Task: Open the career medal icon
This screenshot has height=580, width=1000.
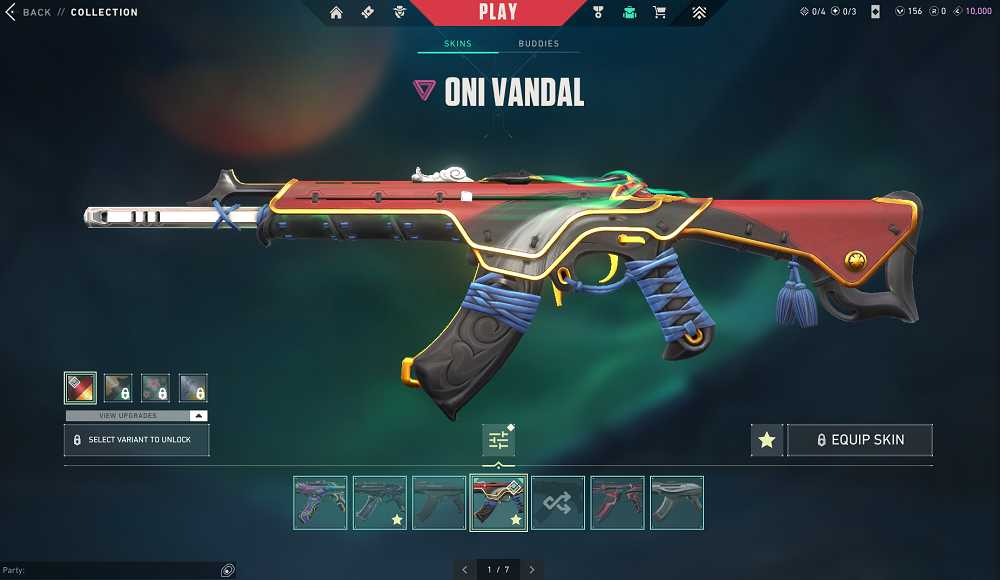Action: click(598, 13)
